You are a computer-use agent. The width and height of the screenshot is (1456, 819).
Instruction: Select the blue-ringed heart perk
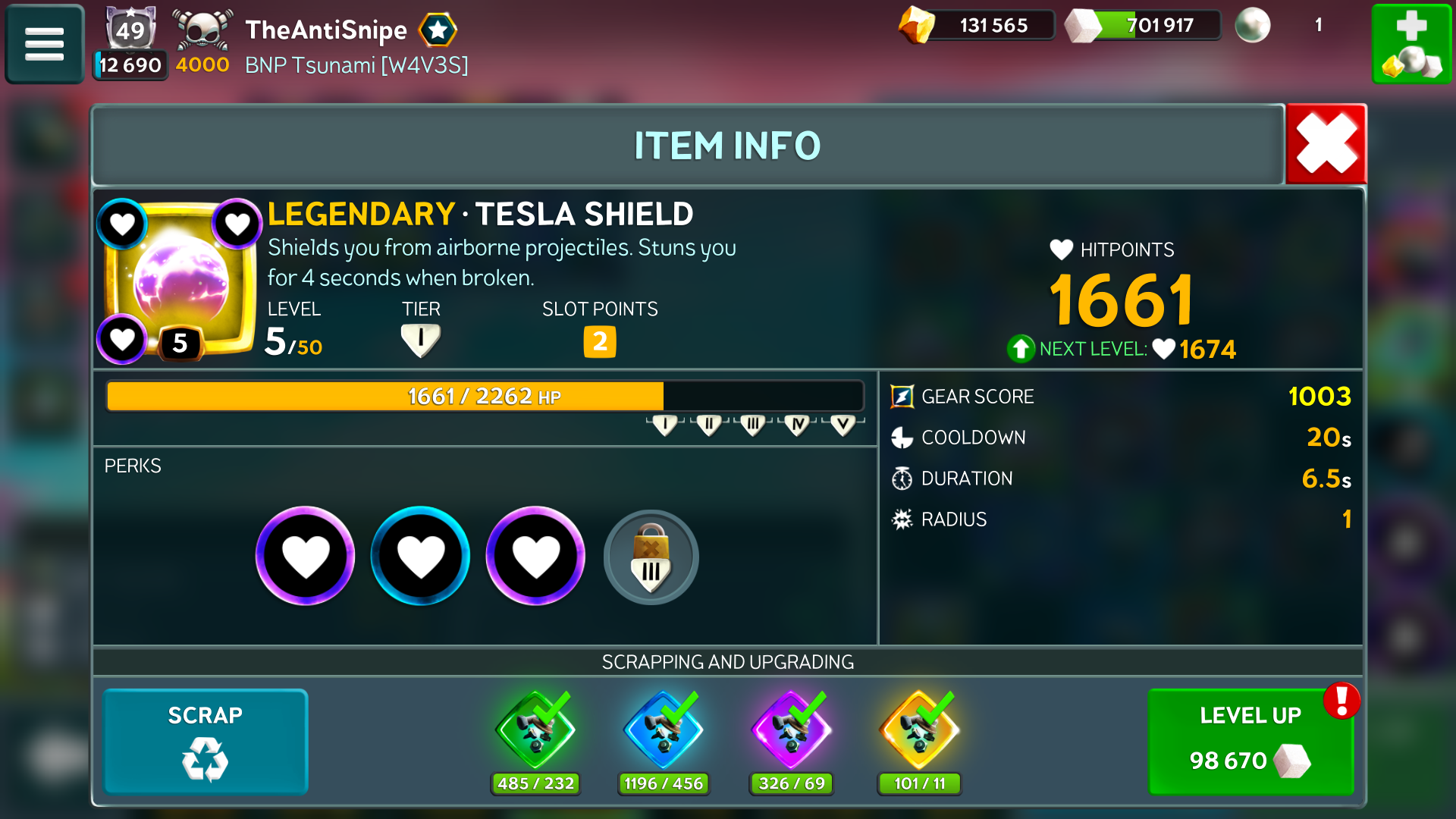[x=420, y=556]
